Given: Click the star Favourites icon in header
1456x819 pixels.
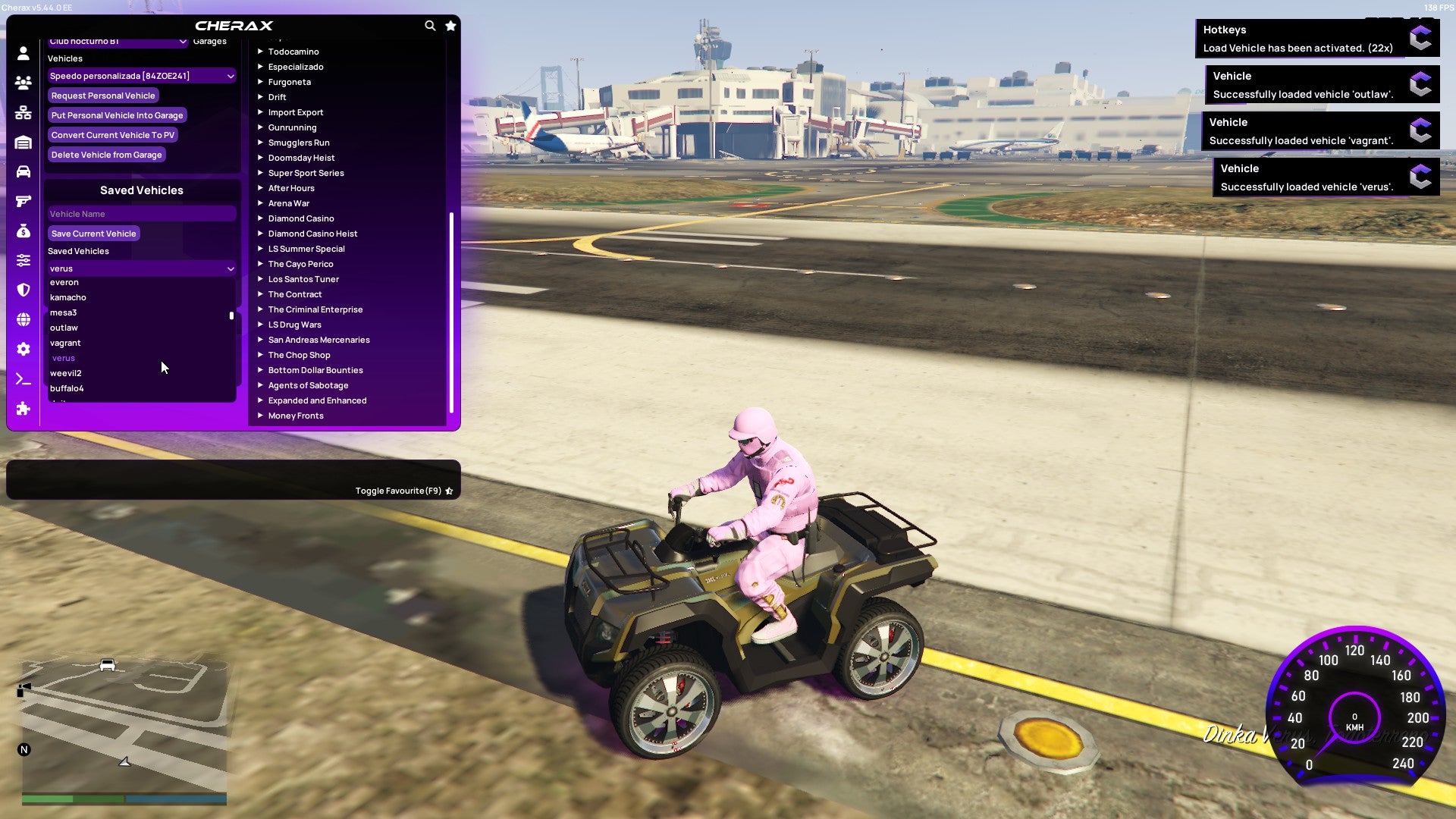Looking at the screenshot, I should pyautogui.click(x=450, y=25).
